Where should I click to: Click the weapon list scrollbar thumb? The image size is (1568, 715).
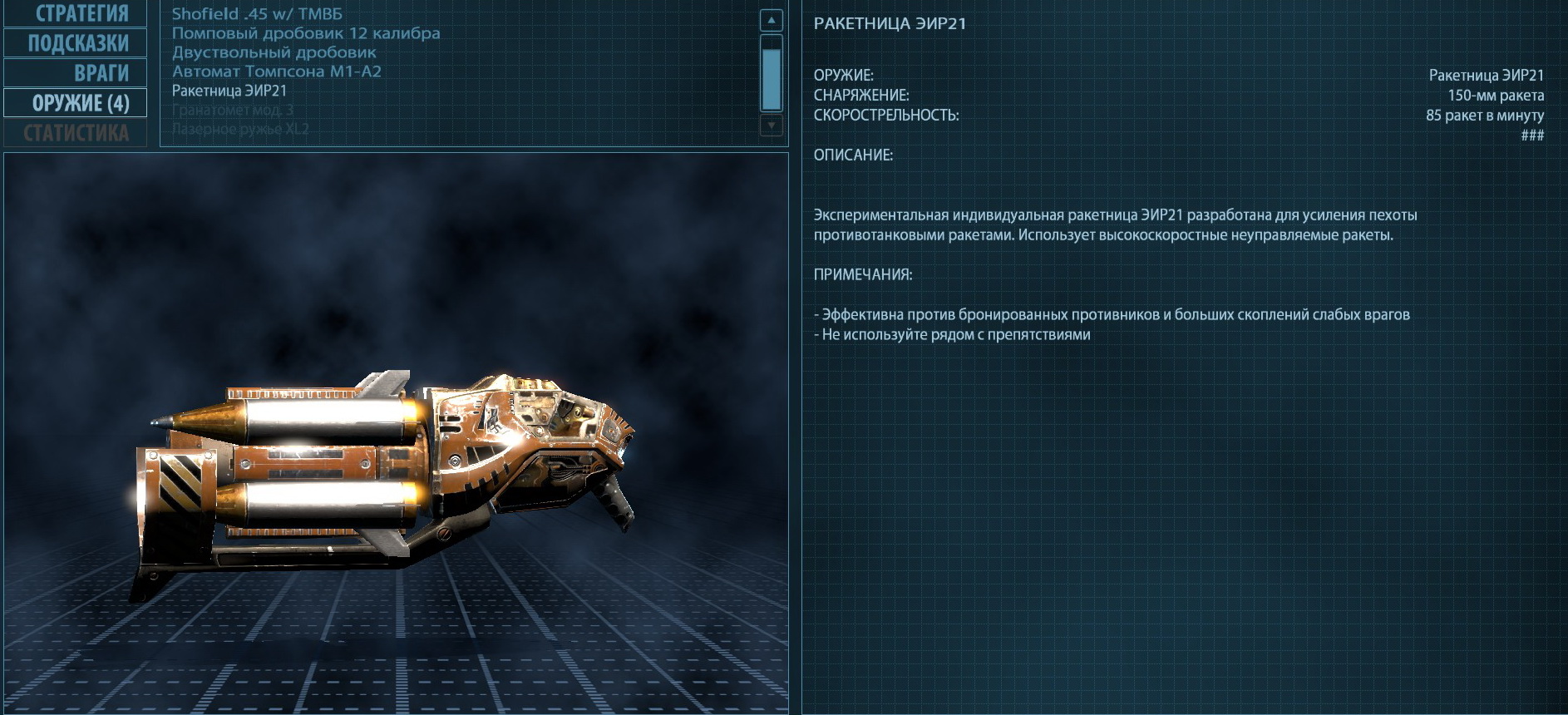(x=772, y=78)
